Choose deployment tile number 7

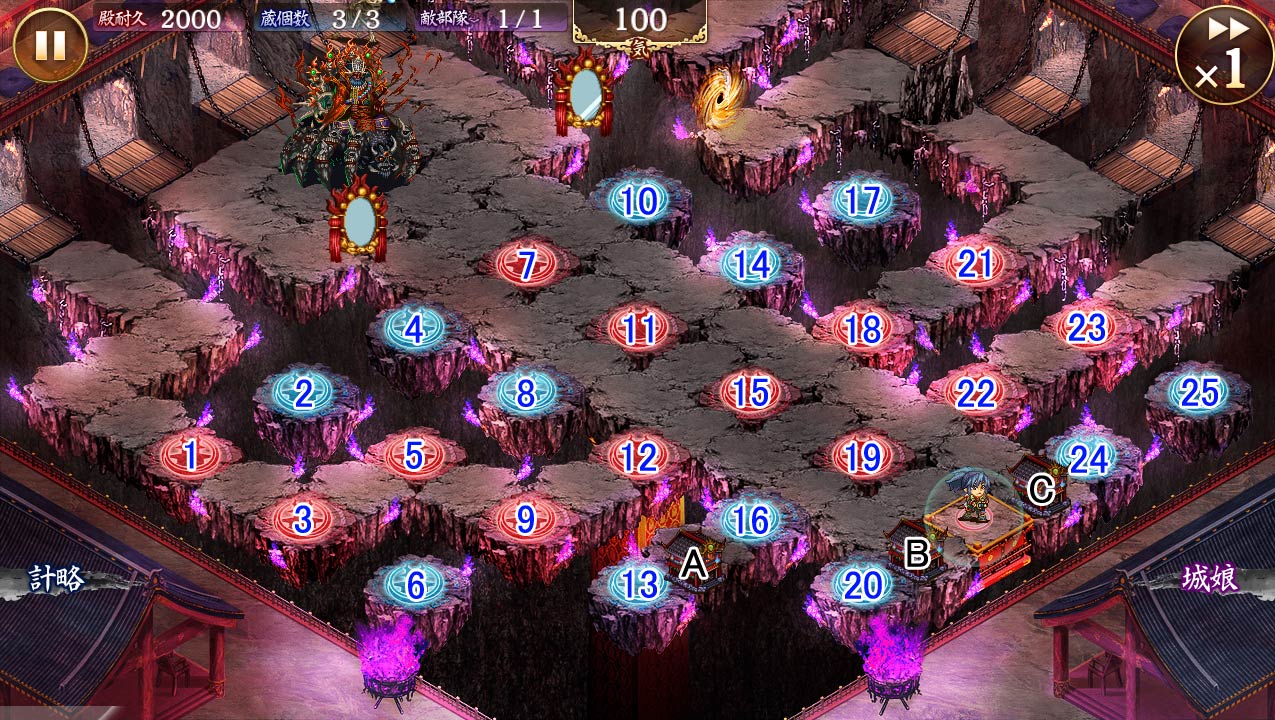point(527,265)
